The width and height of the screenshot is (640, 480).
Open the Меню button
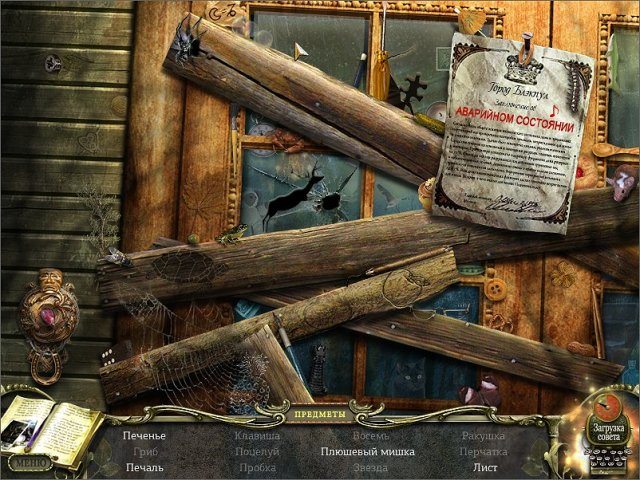[28, 463]
